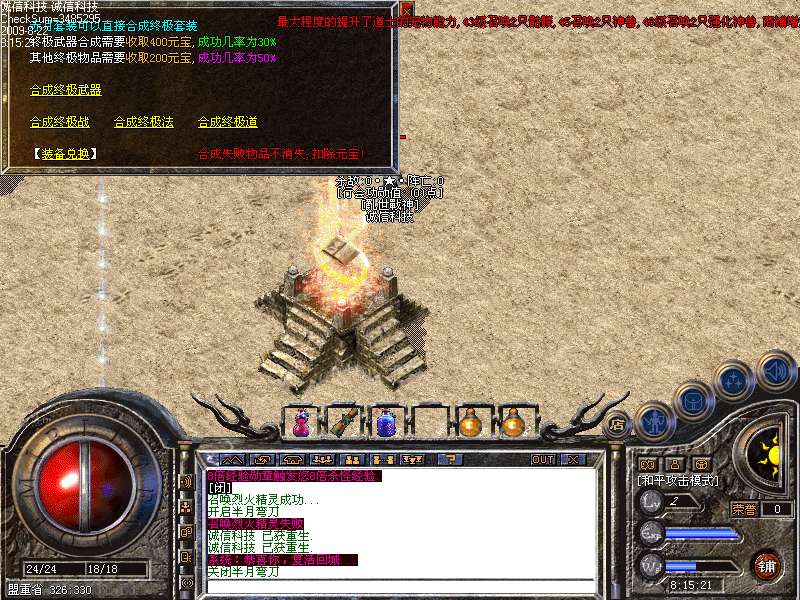
Task: Open the bag inventory round button
Action: [692, 400]
